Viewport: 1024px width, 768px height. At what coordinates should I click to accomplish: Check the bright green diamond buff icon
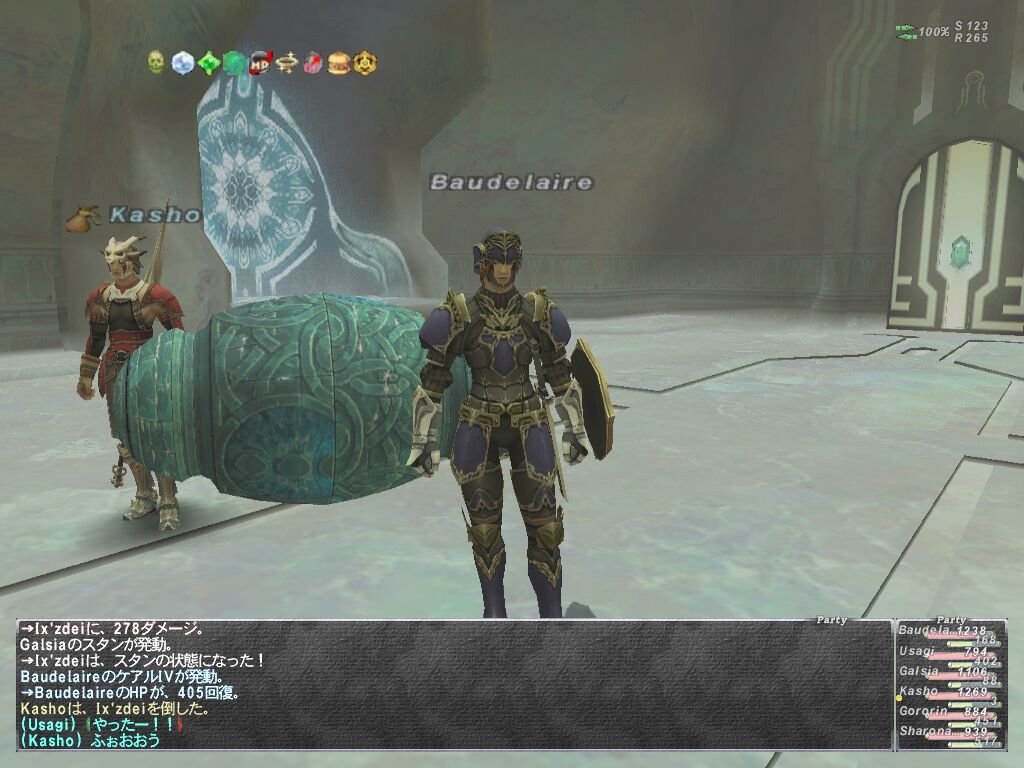[208, 63]
